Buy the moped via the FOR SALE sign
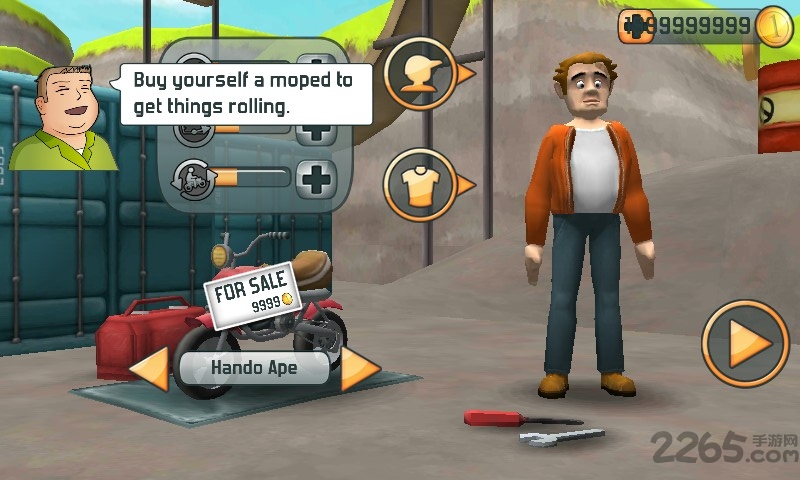The width and height of the screenshot is (800, 480). [252, 294]
